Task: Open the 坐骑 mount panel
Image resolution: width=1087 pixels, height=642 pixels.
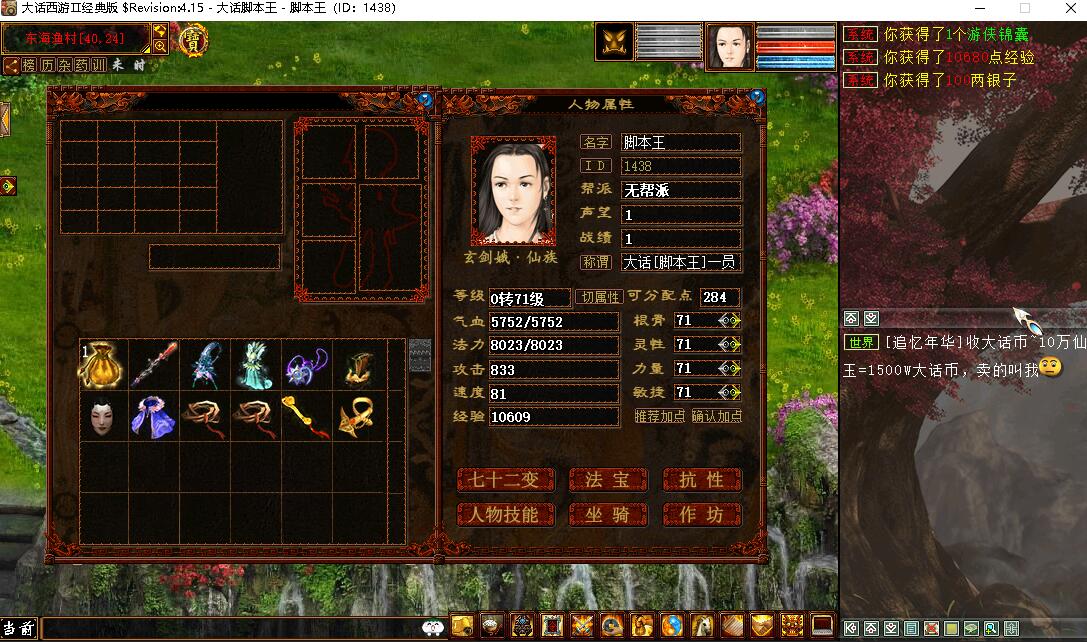Action: pyautogui.click(x=607, y=515)
